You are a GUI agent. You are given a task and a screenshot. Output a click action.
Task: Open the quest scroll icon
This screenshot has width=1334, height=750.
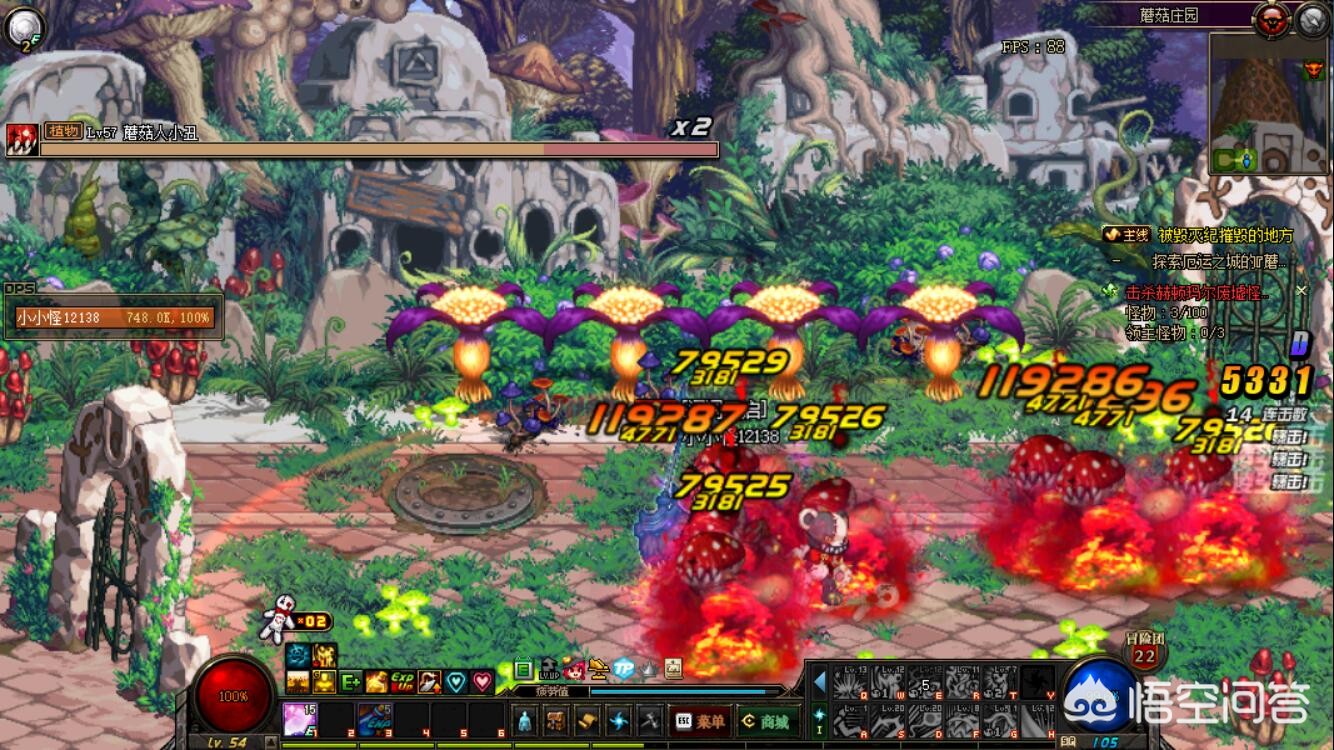tap(588, 721)
